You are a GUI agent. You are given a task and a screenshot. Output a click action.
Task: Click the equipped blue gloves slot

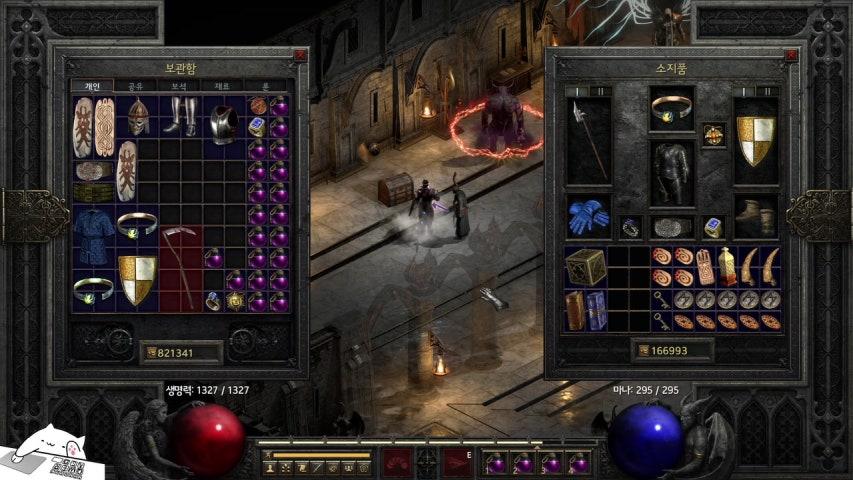[x=587, y=216]
